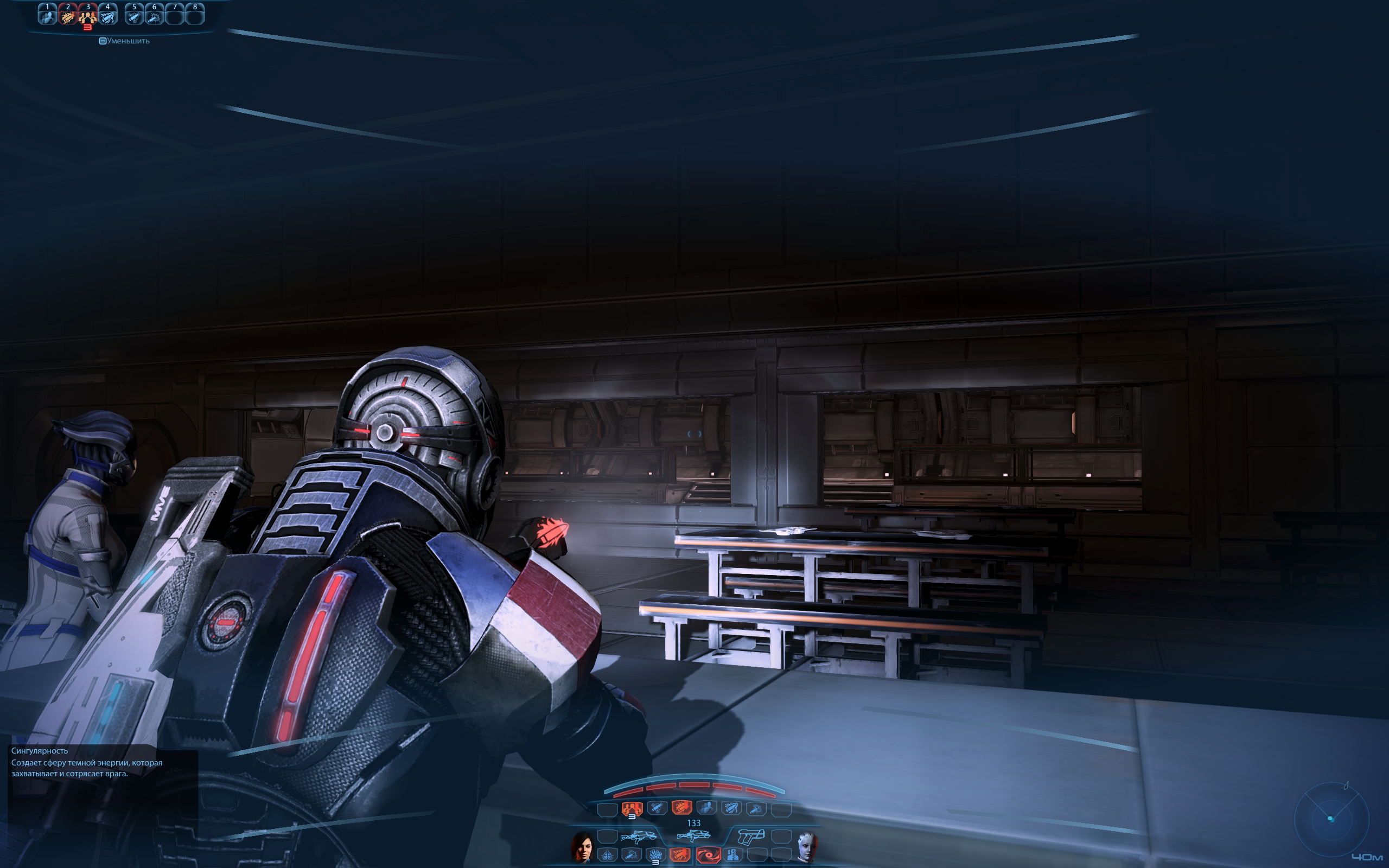Select quick slot 1 with squad silhouettes
Image resolution: width=1389 pixels, height=868 pixels.
pyautogui.click(x=47, y=15)
